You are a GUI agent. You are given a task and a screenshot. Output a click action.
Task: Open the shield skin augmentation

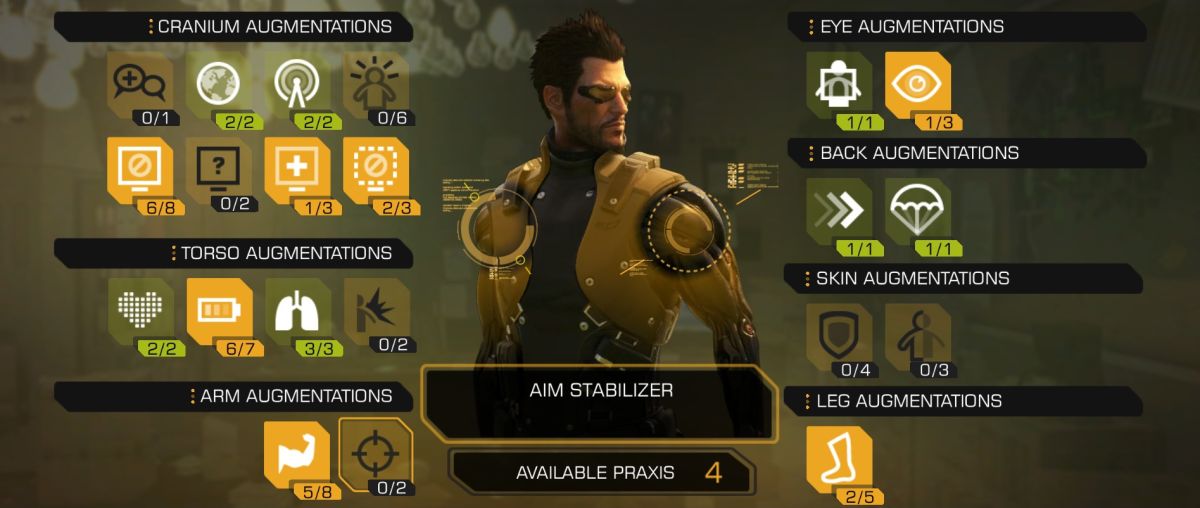click(838, 335)
